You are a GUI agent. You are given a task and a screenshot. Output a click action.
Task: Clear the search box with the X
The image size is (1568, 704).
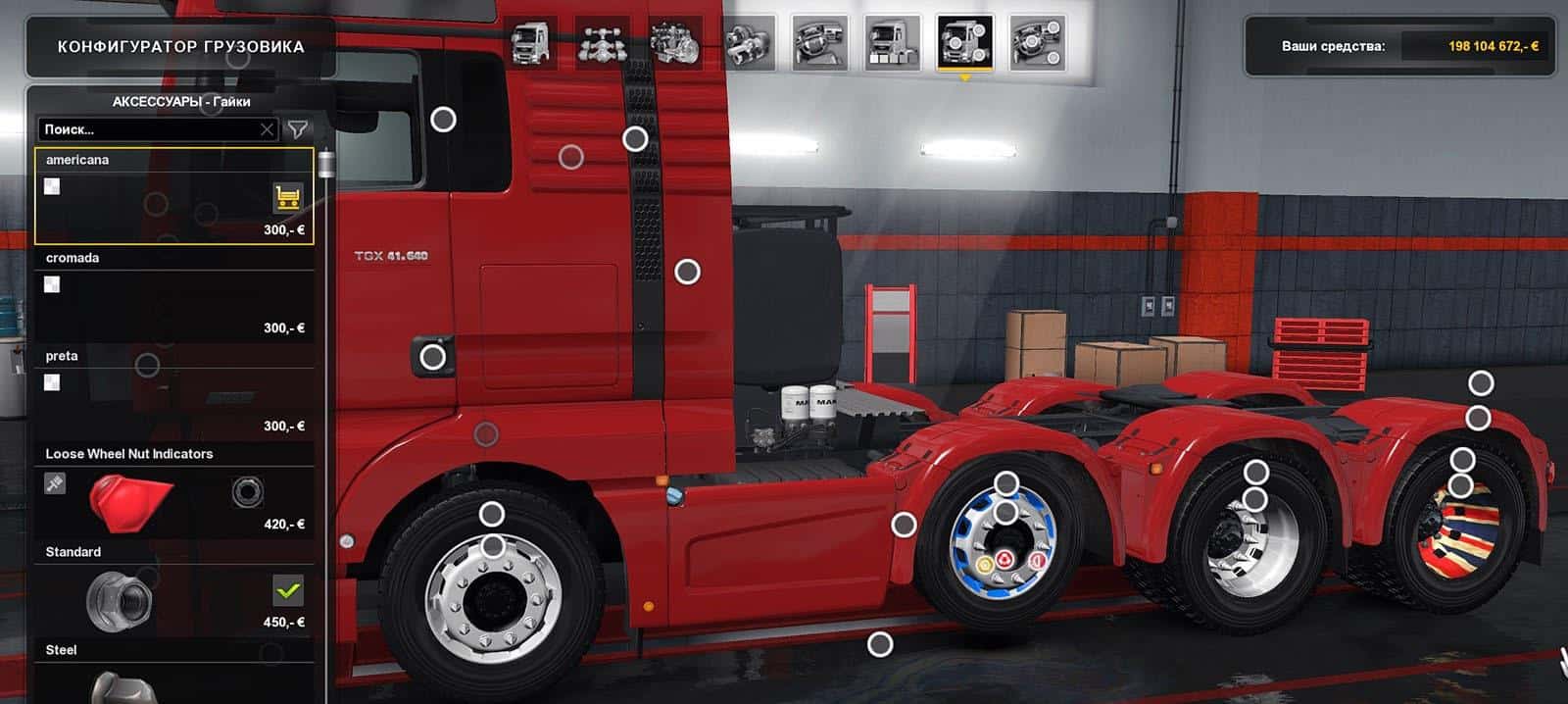[x=267, y=129]
